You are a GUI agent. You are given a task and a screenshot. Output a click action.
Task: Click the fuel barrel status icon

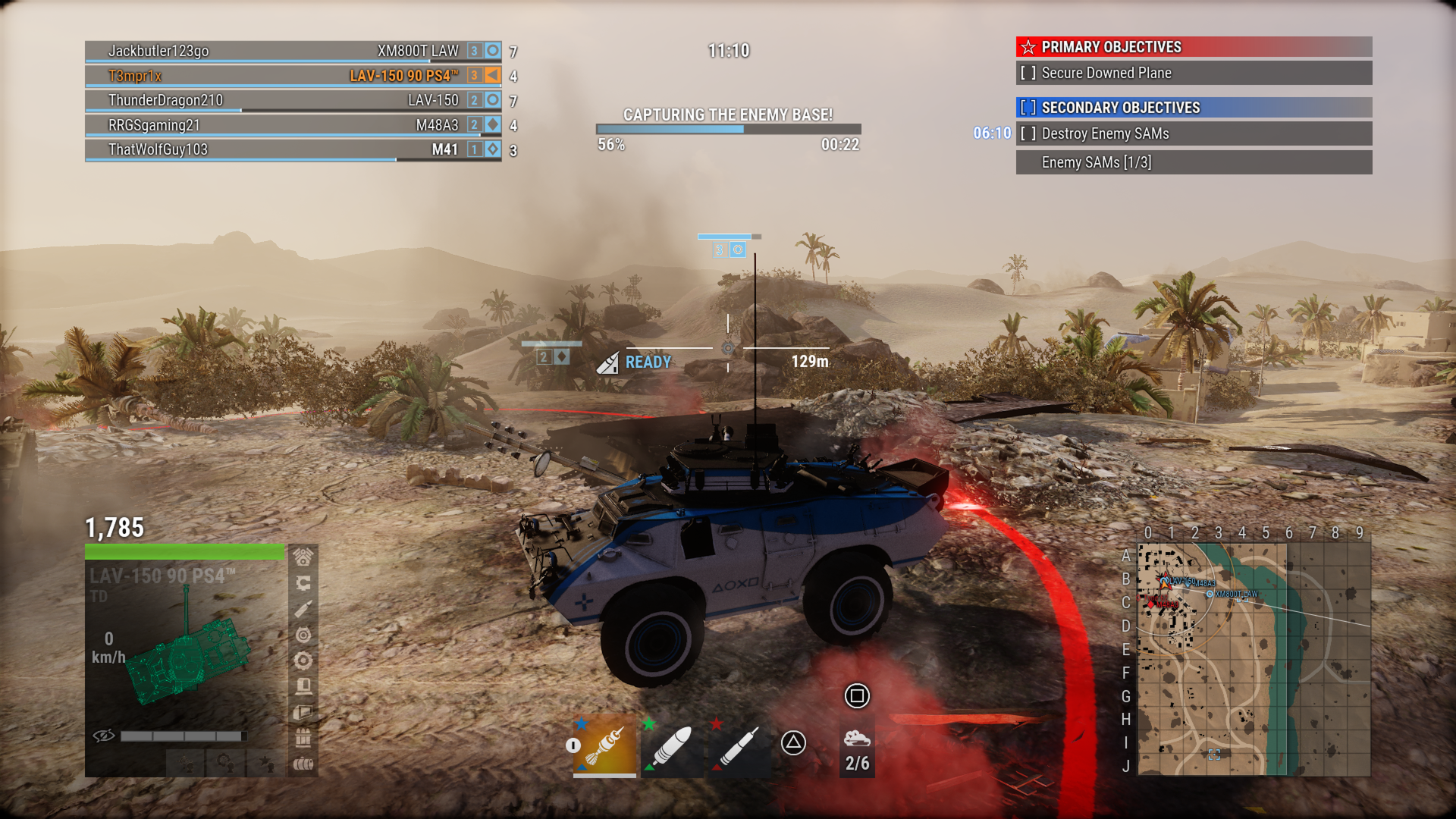pos(302,763)
